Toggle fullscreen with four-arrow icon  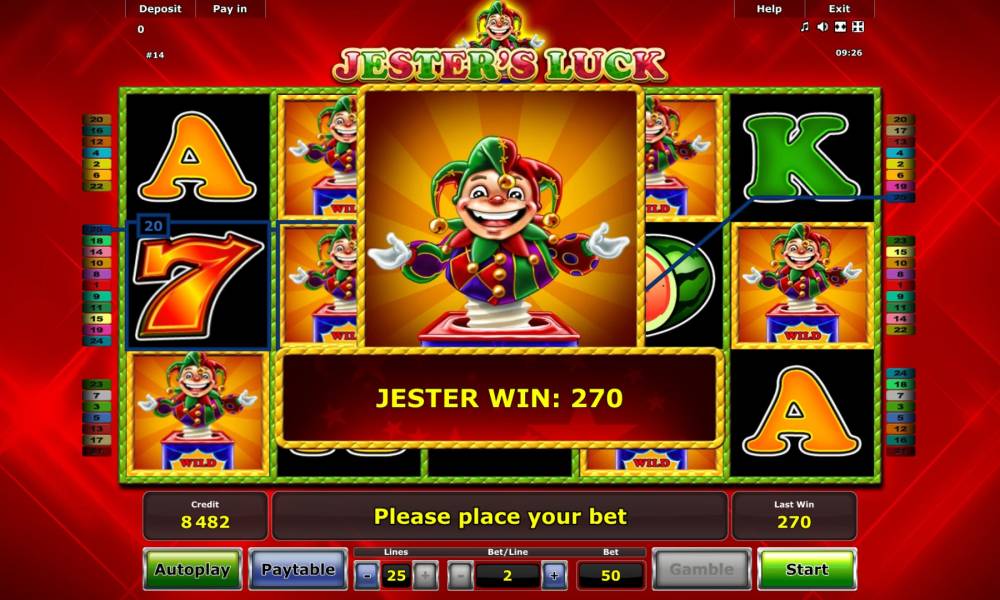point(857,27)
